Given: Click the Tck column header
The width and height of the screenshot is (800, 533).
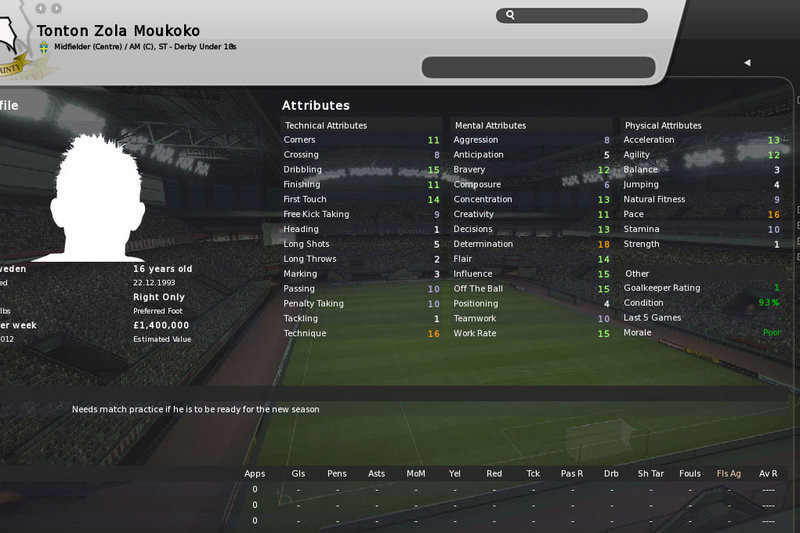Looking at the screenshot, I should 532,473.
